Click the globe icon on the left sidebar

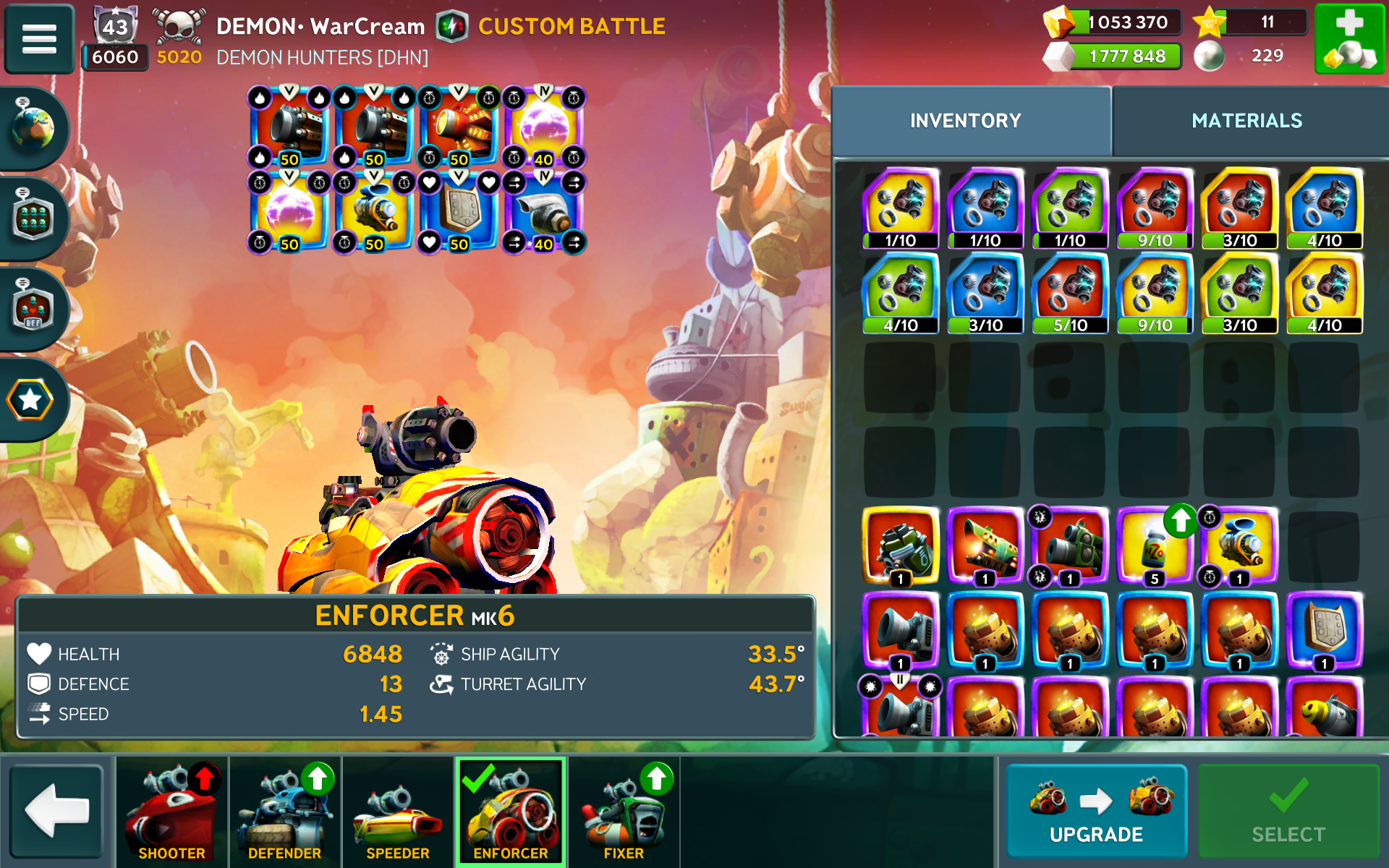pyautogui.click(x=33, y=129)
